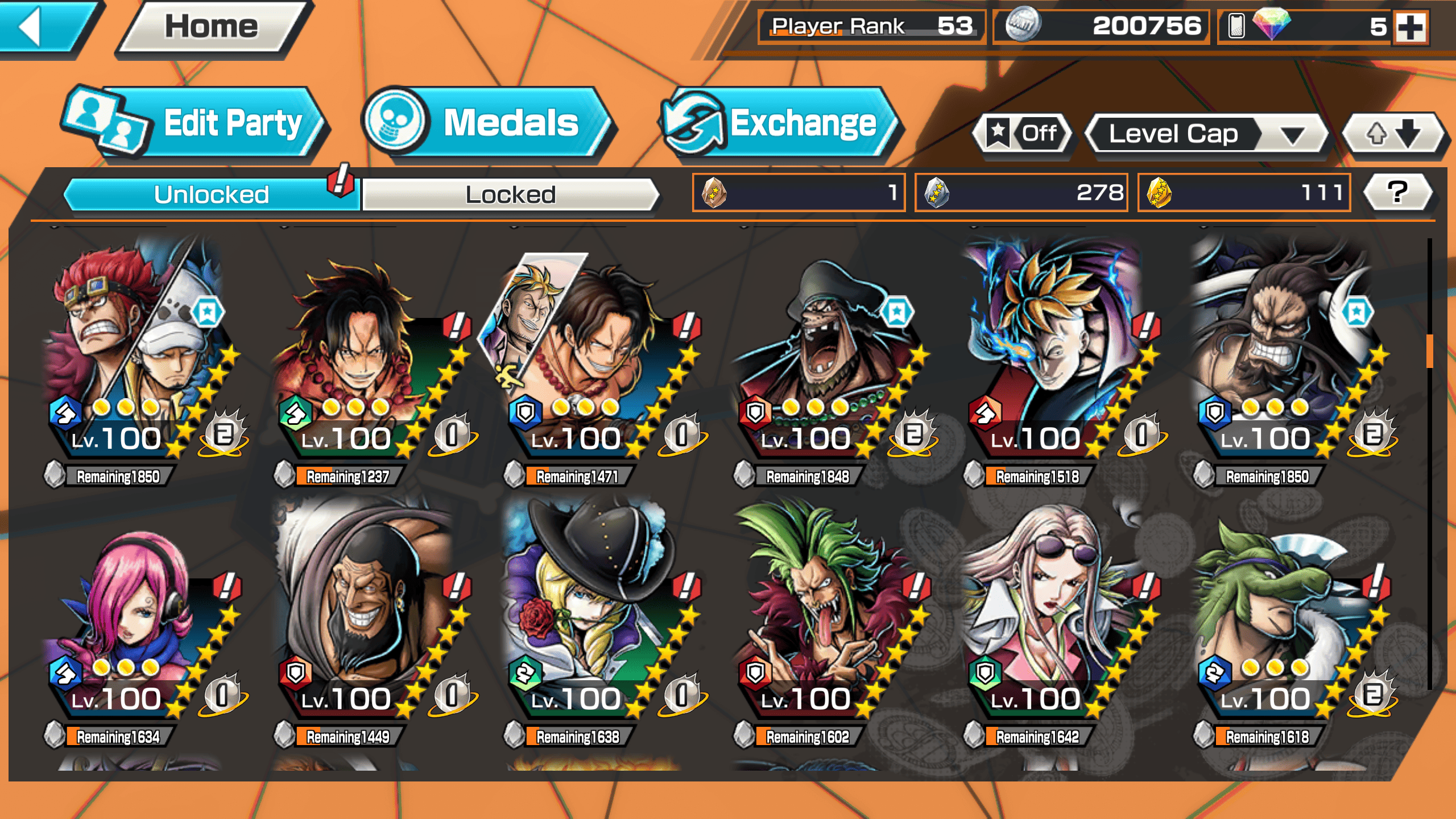1456x819 pixels.
Task: Open the Exchange menu
Action: (x=779, y=123)
